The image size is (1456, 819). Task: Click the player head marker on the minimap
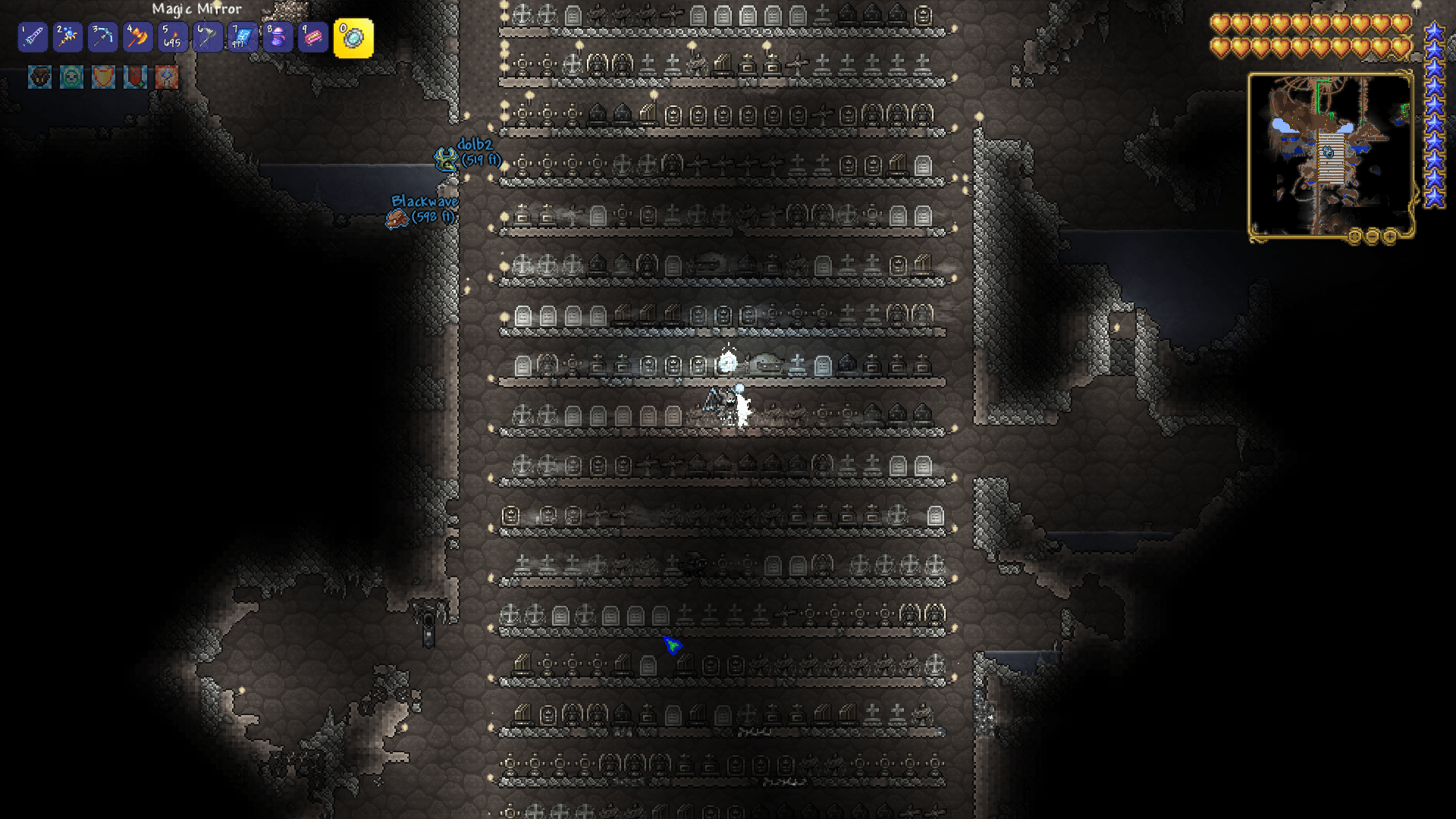pyautogui.click(x=1328, y=152)
